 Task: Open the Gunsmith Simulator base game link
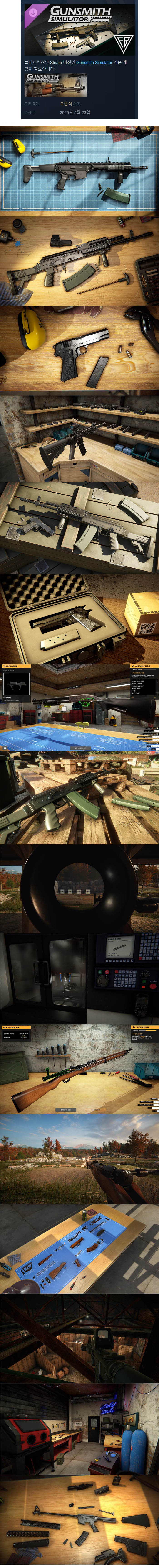[x=94, y=62]
